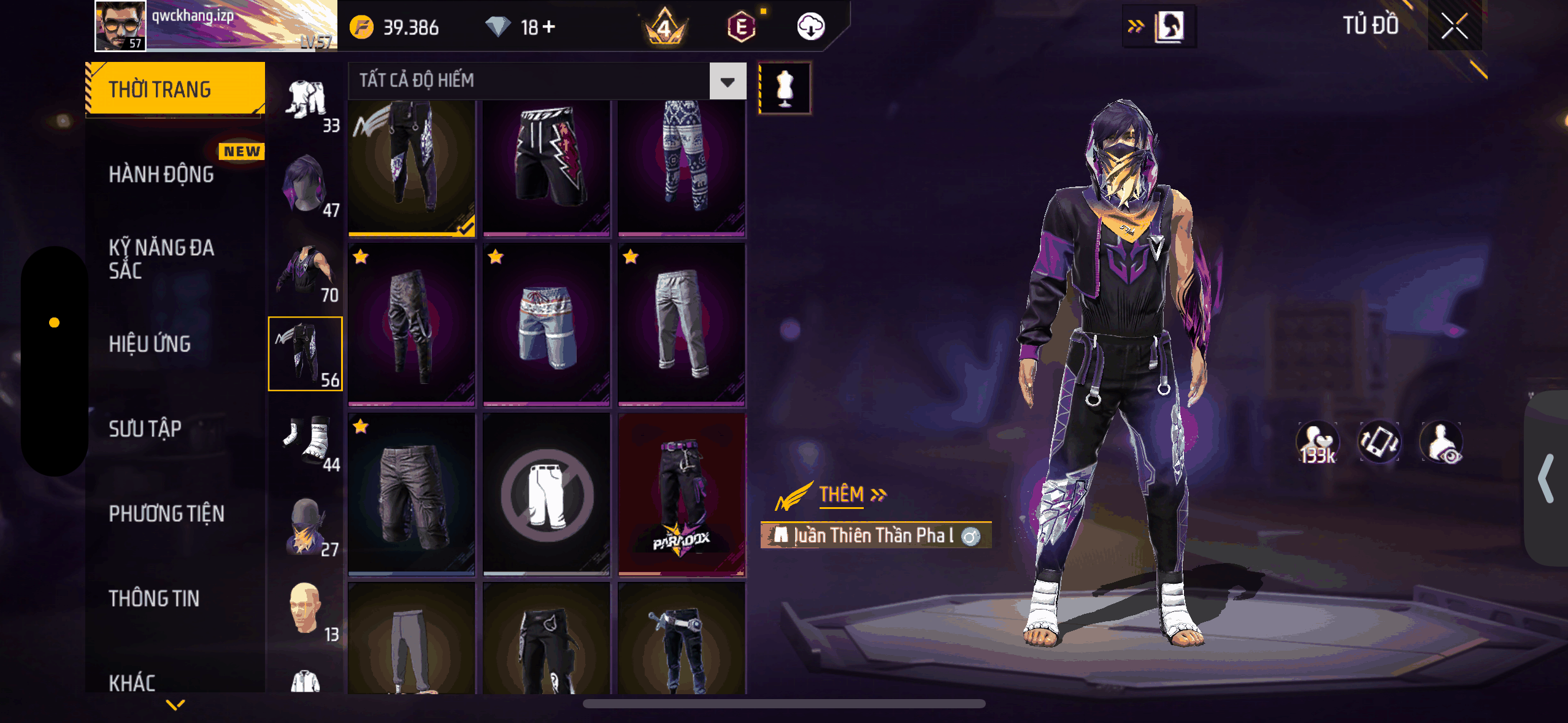Open the Phương Tiện tab
The image size is (1568, 723).
coord(166,513)
